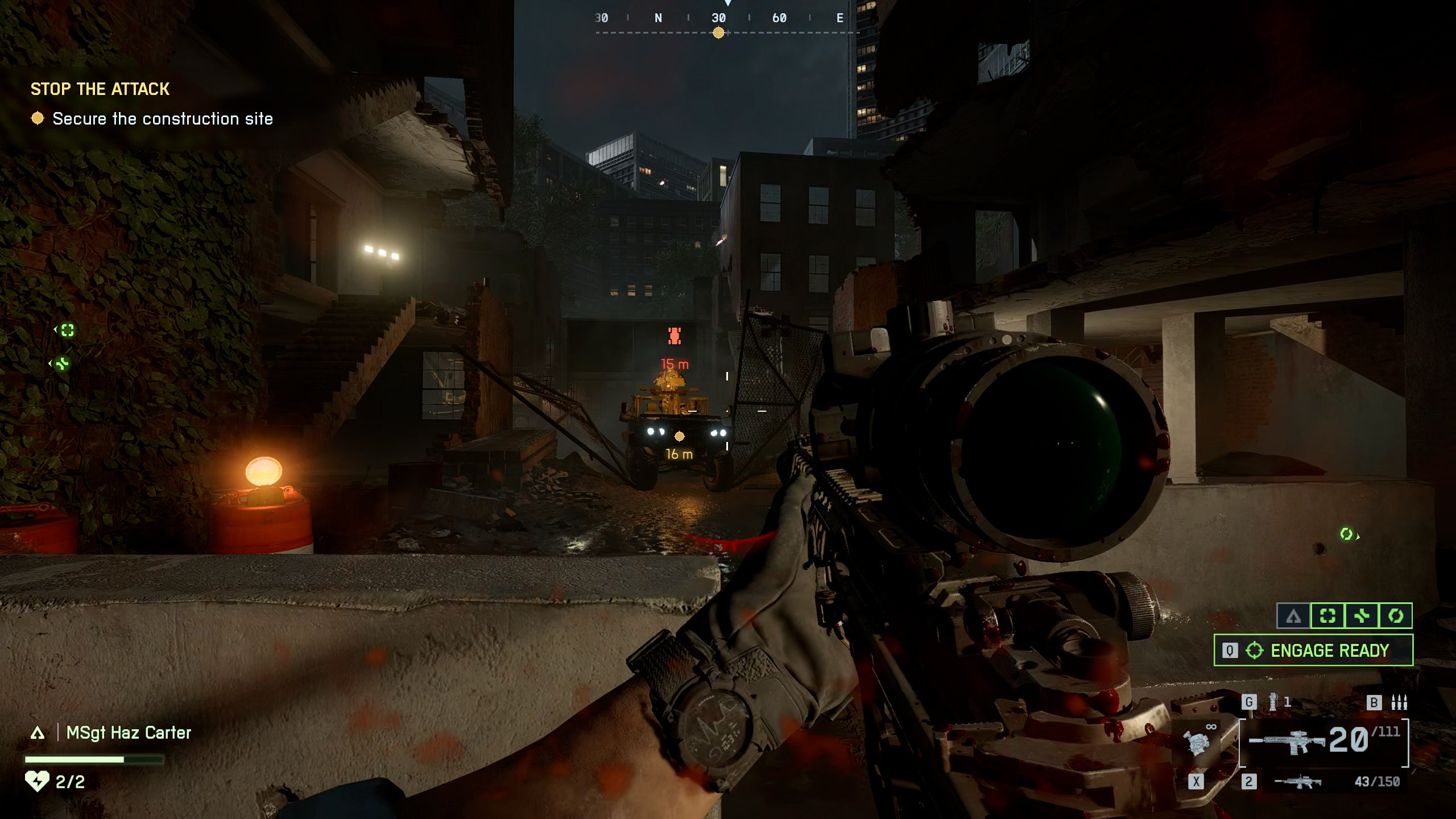
Task: Click the red enemy vehicle marker
Action: 675,336
